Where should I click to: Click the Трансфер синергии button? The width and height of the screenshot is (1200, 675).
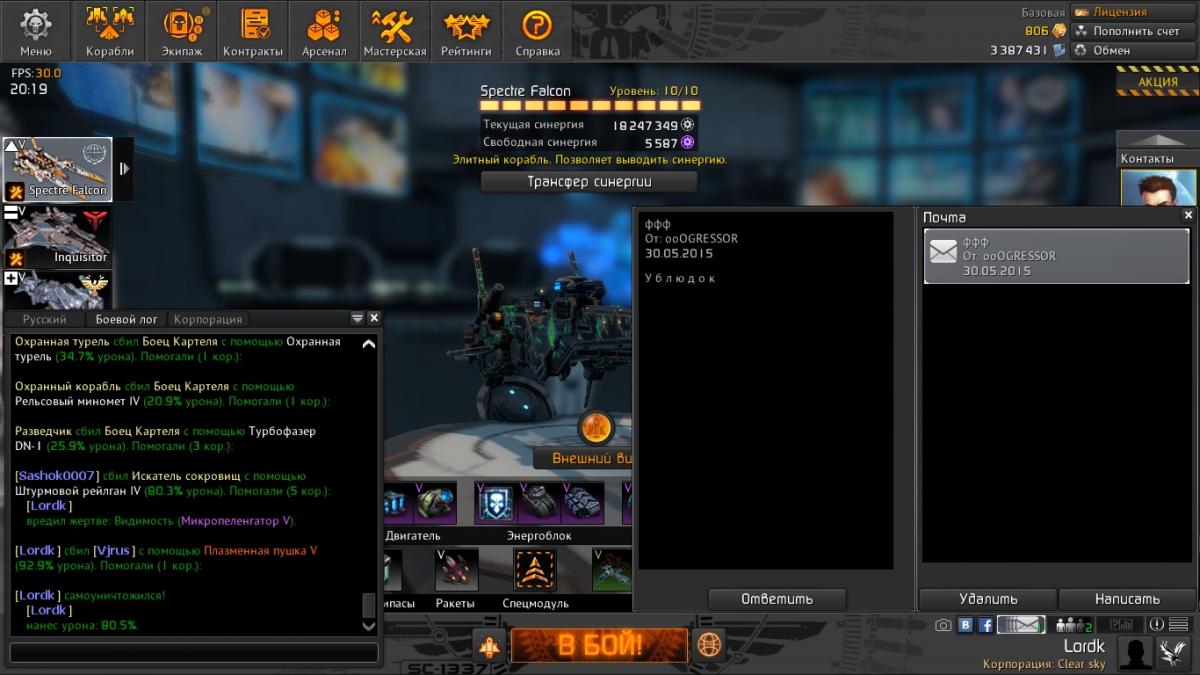pyautogui.click(x=589, y=181)
